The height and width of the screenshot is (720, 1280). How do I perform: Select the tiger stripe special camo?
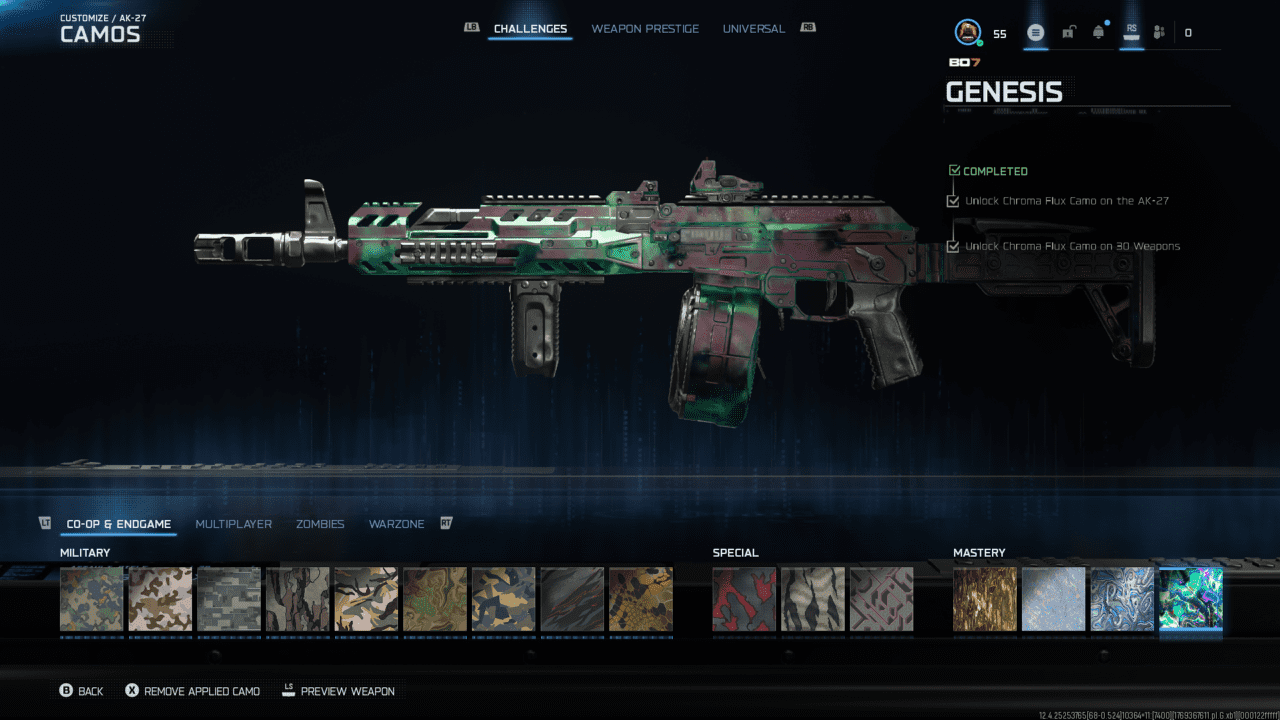click(812, 599)
